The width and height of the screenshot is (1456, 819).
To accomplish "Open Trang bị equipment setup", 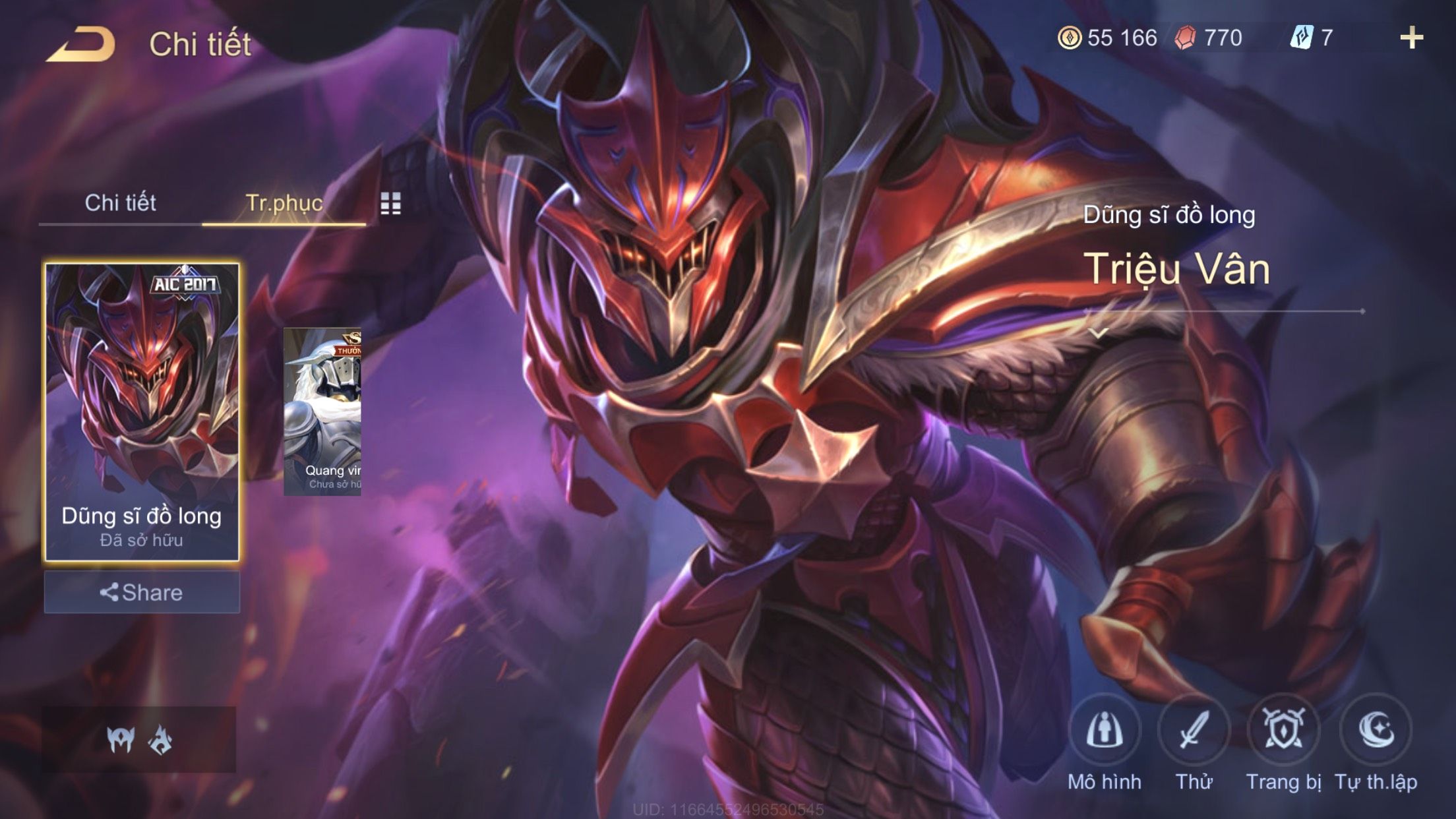I will 1283,731.
